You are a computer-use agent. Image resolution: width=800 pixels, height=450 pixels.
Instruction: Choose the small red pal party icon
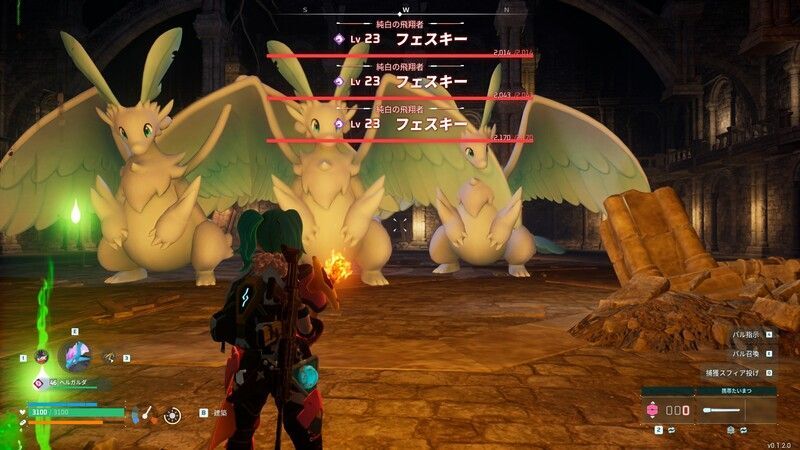[41, 356]
